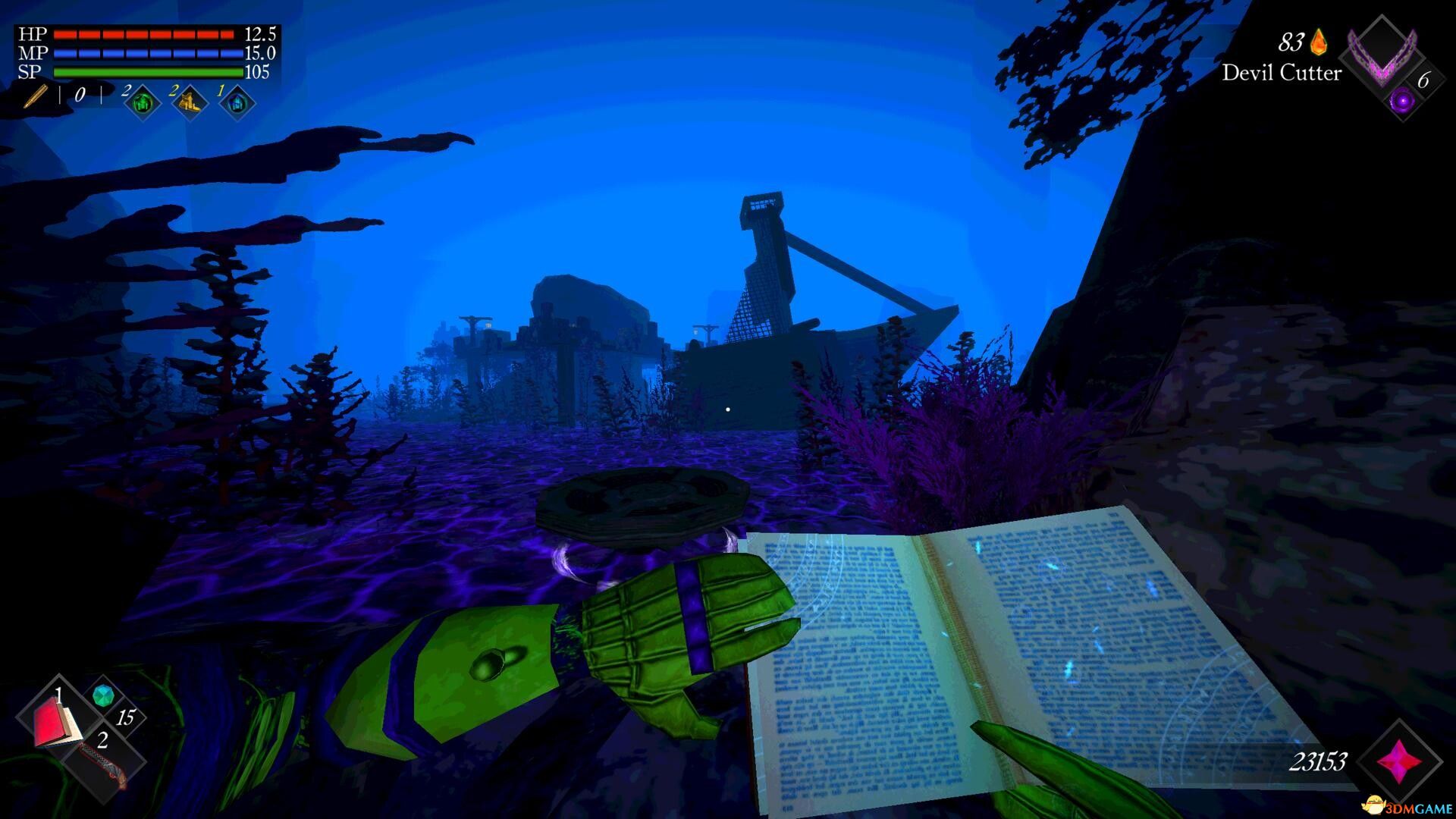Click the 3DMGame watermark link
Screen dimensions: 1456x819
(1406, 807)
